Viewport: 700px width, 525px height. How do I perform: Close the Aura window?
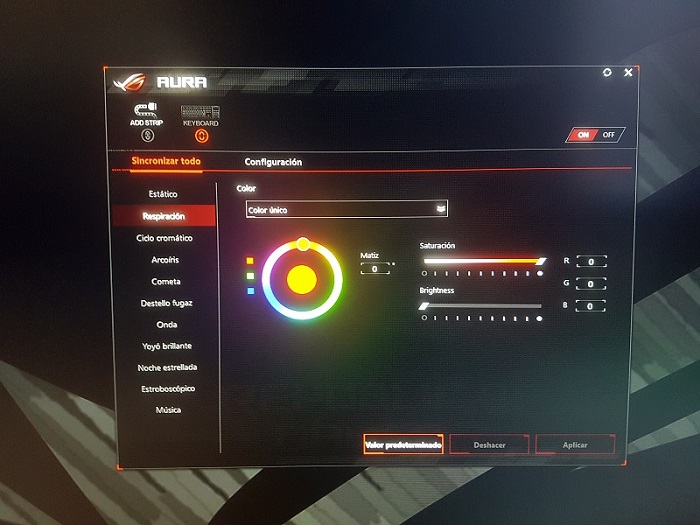[x=628, y=73]
